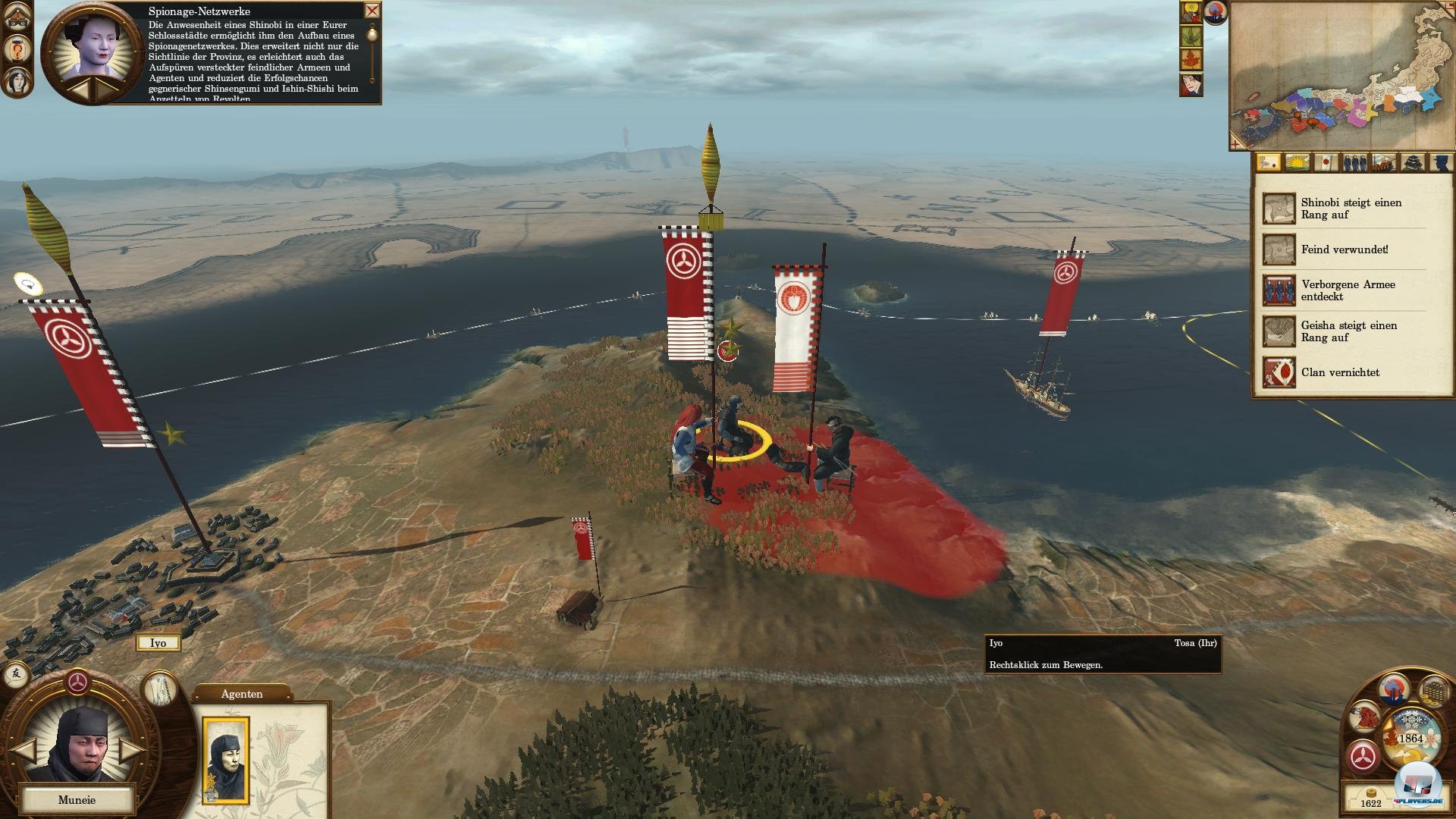Read the 'Geisha steigt einen Rang auf' message

(x=1342, y=331)
